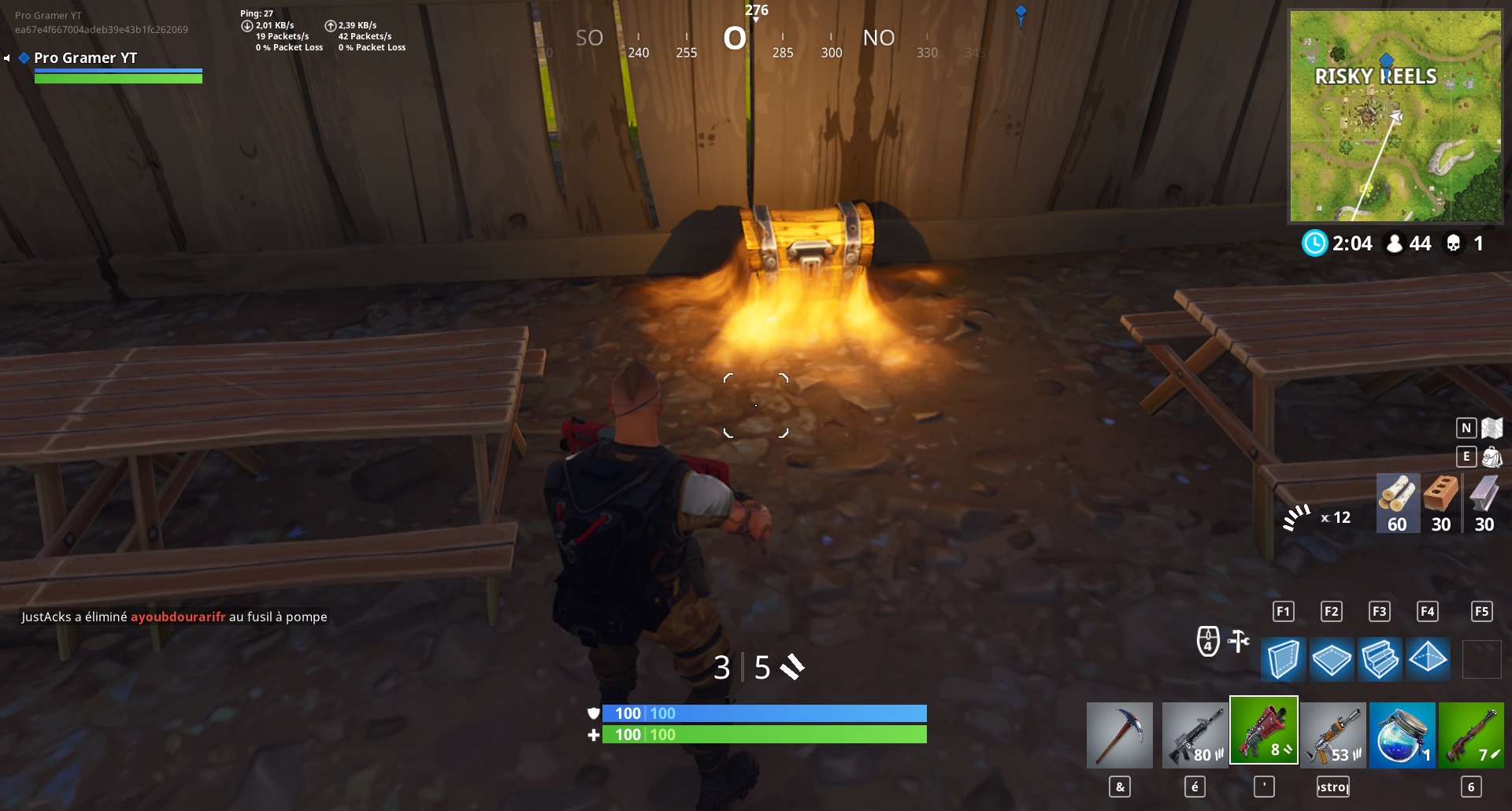
Task: Select the pyramid roof building piece
Action: click(x=1429, y=660)
